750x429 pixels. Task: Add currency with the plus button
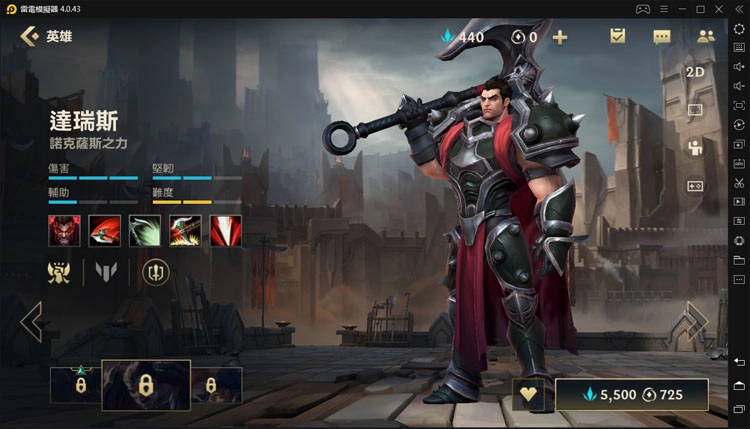point(560,37)
